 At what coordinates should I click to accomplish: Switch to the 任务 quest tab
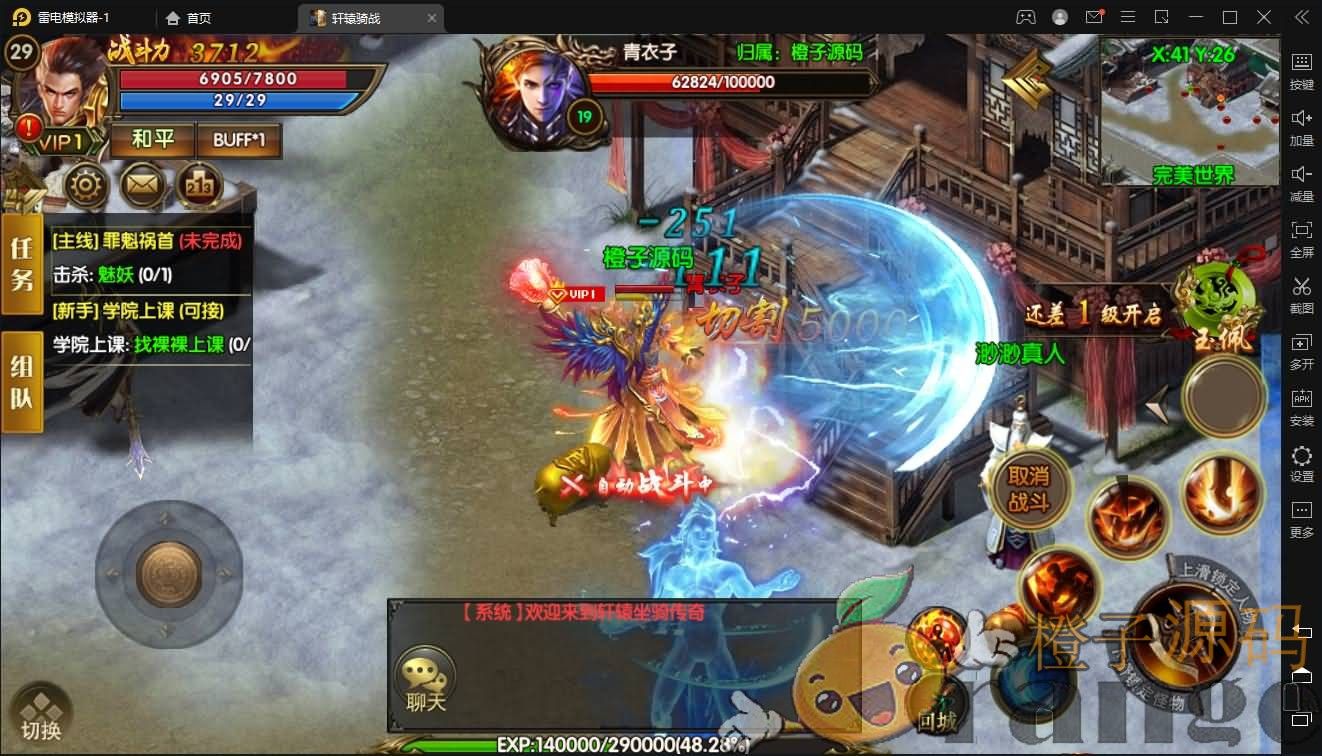click(22, 265)
